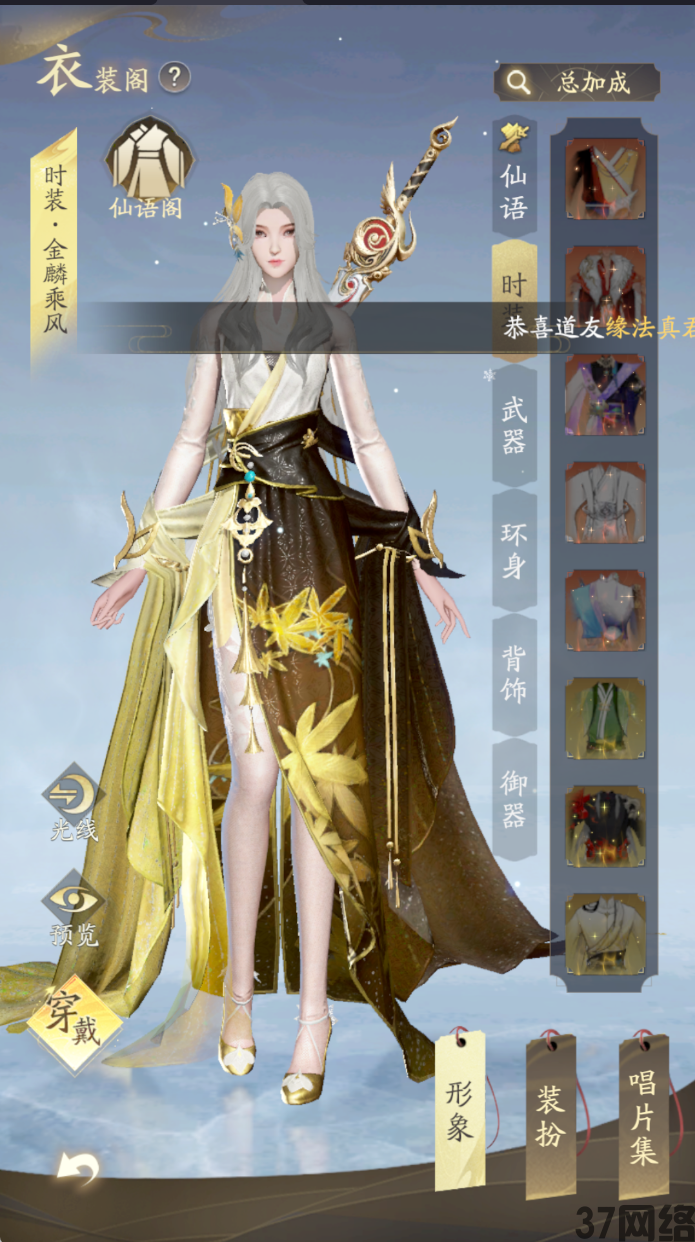Pick the purple and white outfit thumbnail
The image size is (695, 1242).
click(x=605, y=394)
